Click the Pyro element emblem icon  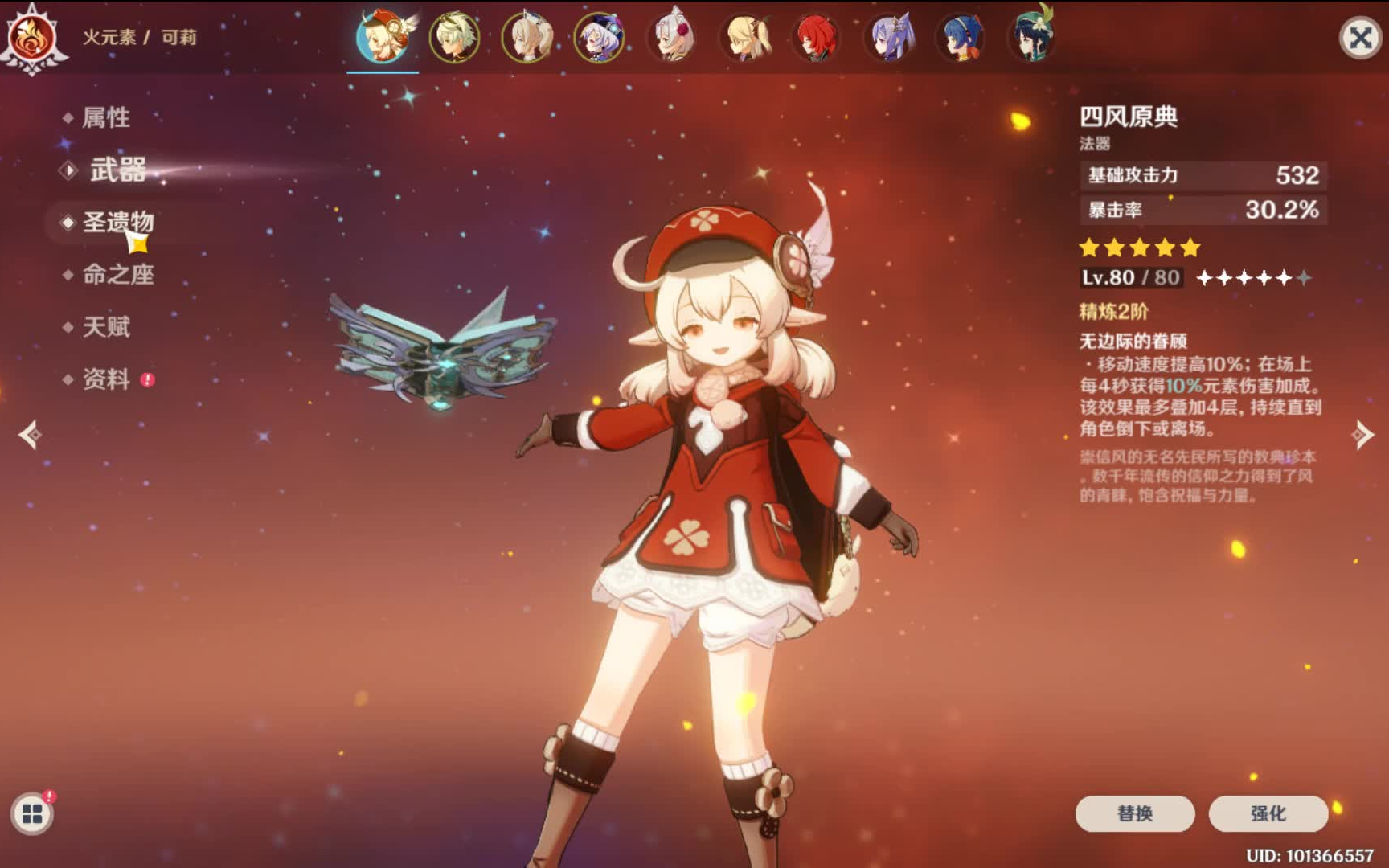(x=32, y=38)
